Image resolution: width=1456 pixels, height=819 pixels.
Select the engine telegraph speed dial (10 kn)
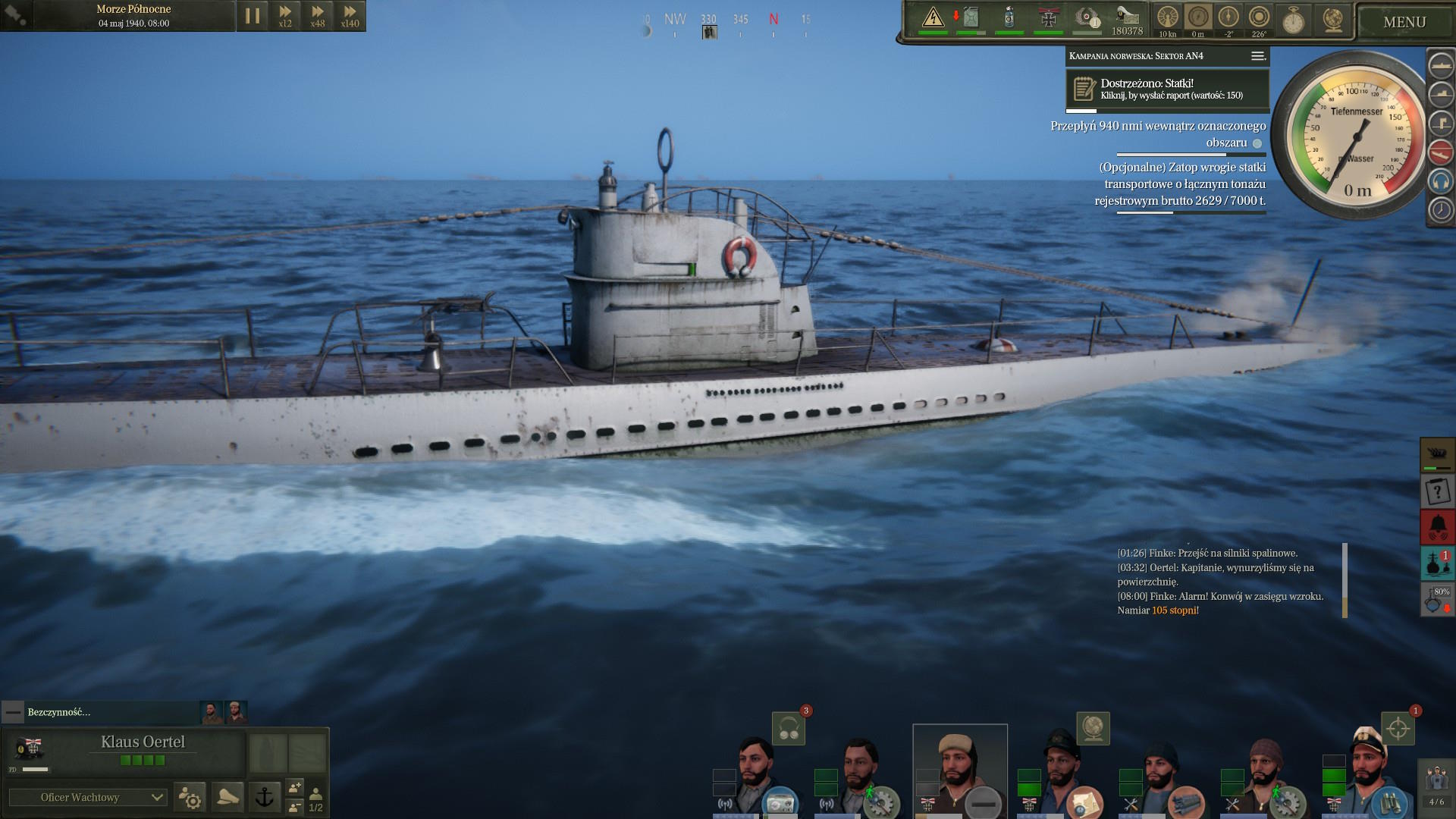click(1167, 18)
